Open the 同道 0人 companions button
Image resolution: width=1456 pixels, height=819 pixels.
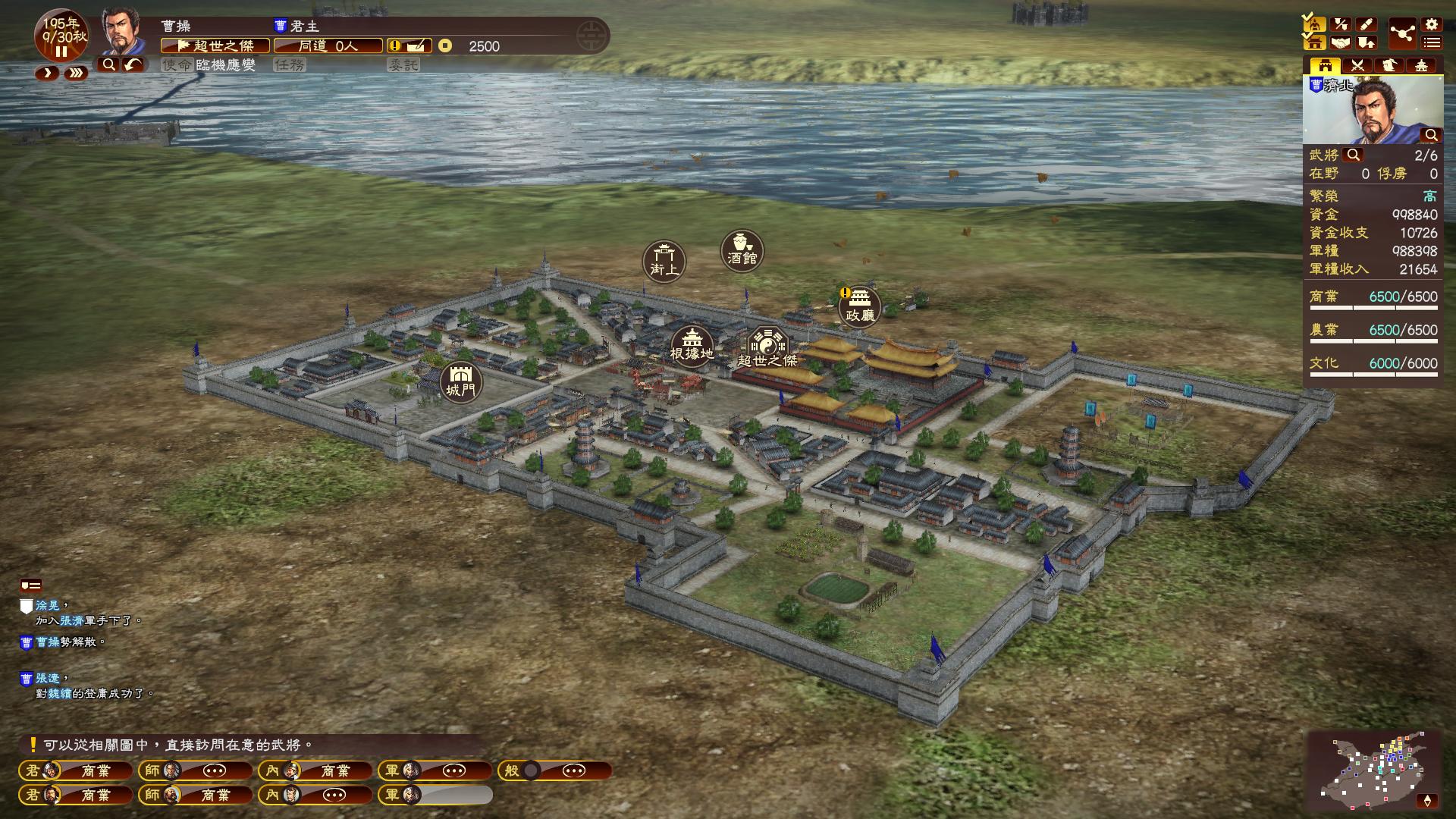coord(328,46)
